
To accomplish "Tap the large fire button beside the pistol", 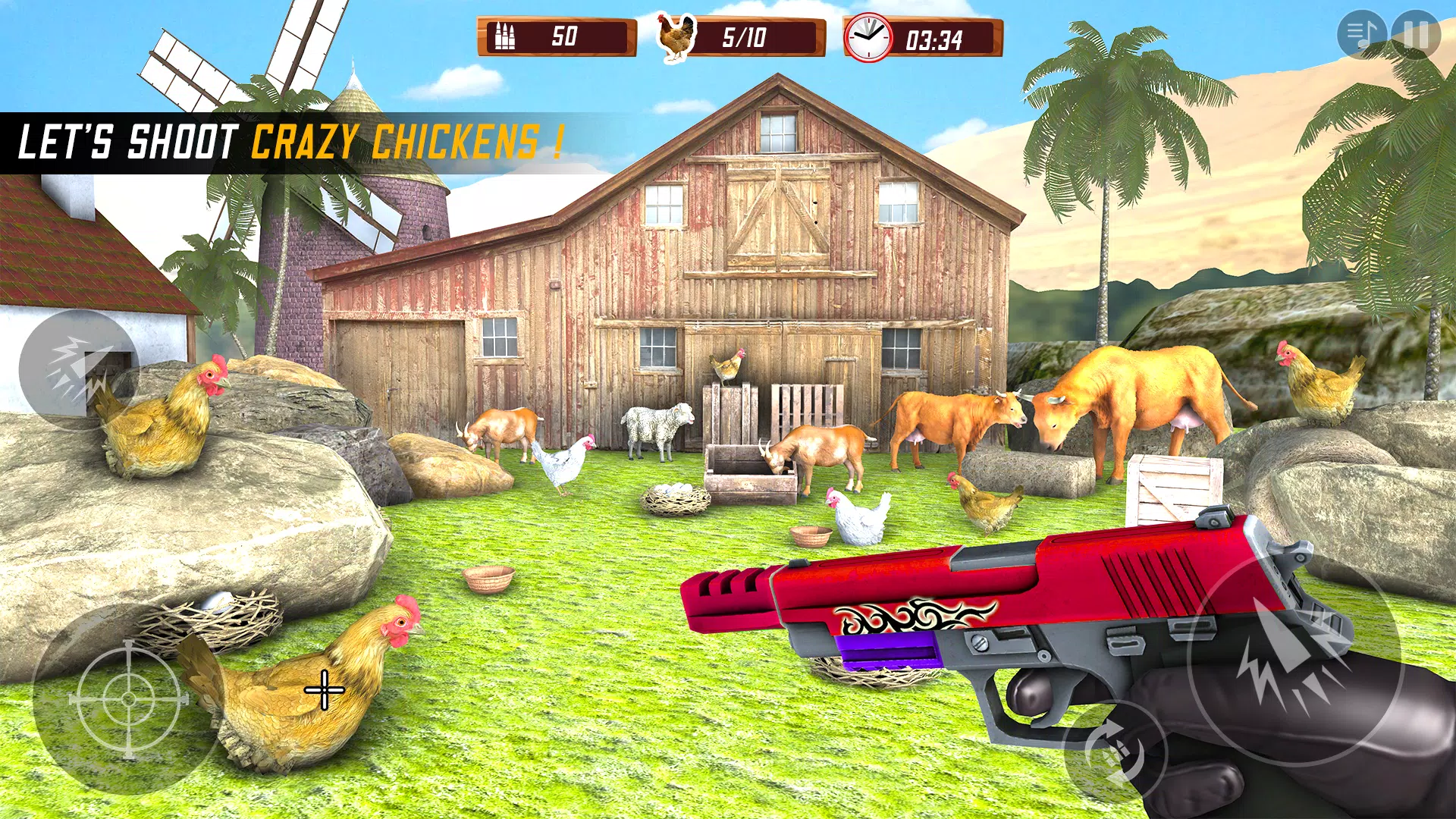I will (x=1294, y=657).
